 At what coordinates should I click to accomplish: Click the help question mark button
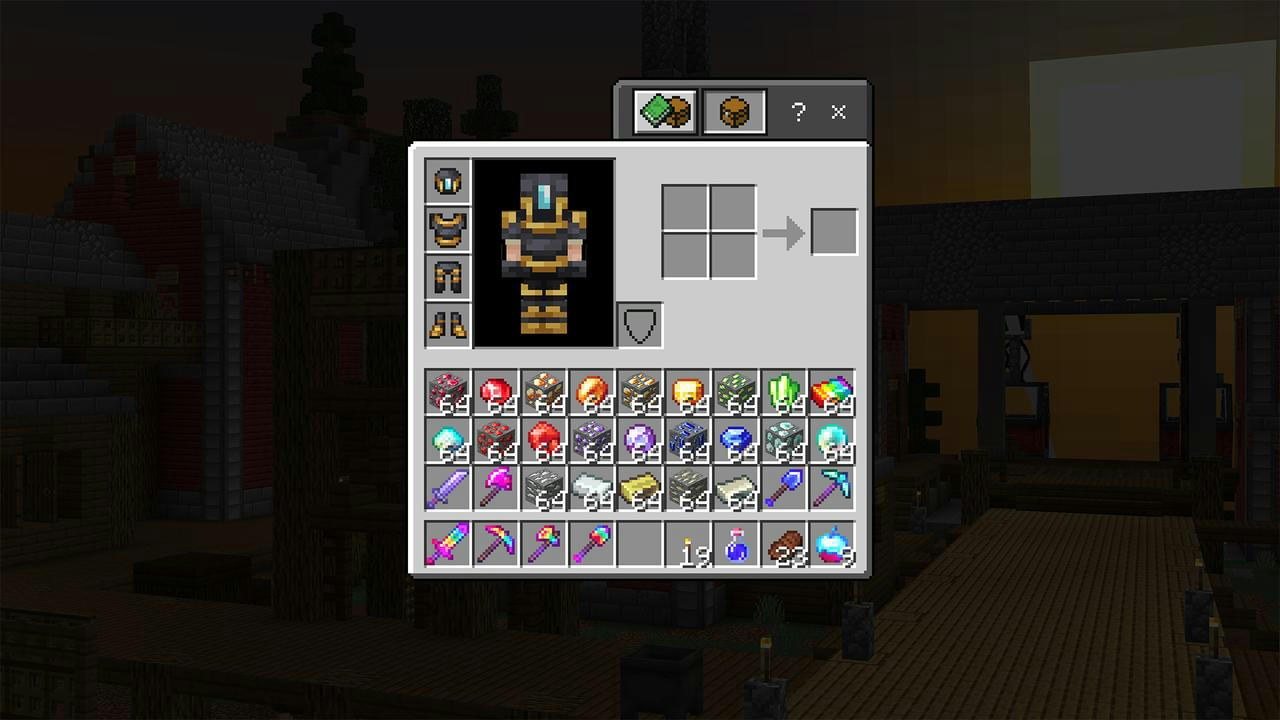click(797, 113)
